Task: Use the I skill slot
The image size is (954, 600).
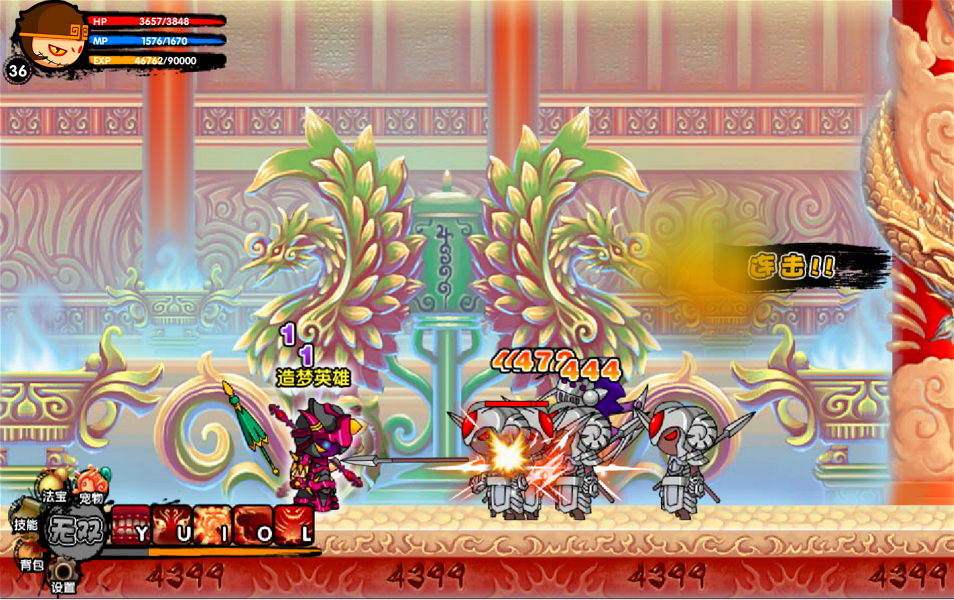Action: tap(213, 525)
